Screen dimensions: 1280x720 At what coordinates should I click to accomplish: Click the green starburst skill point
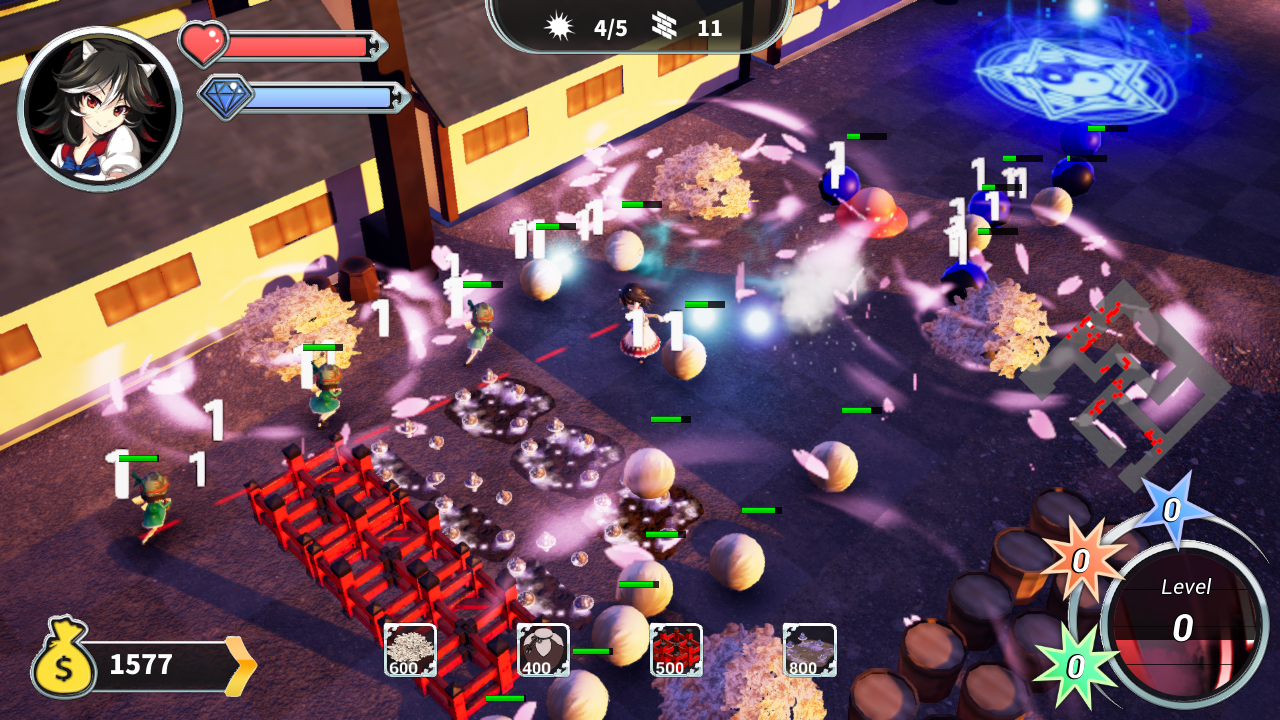1075,666
